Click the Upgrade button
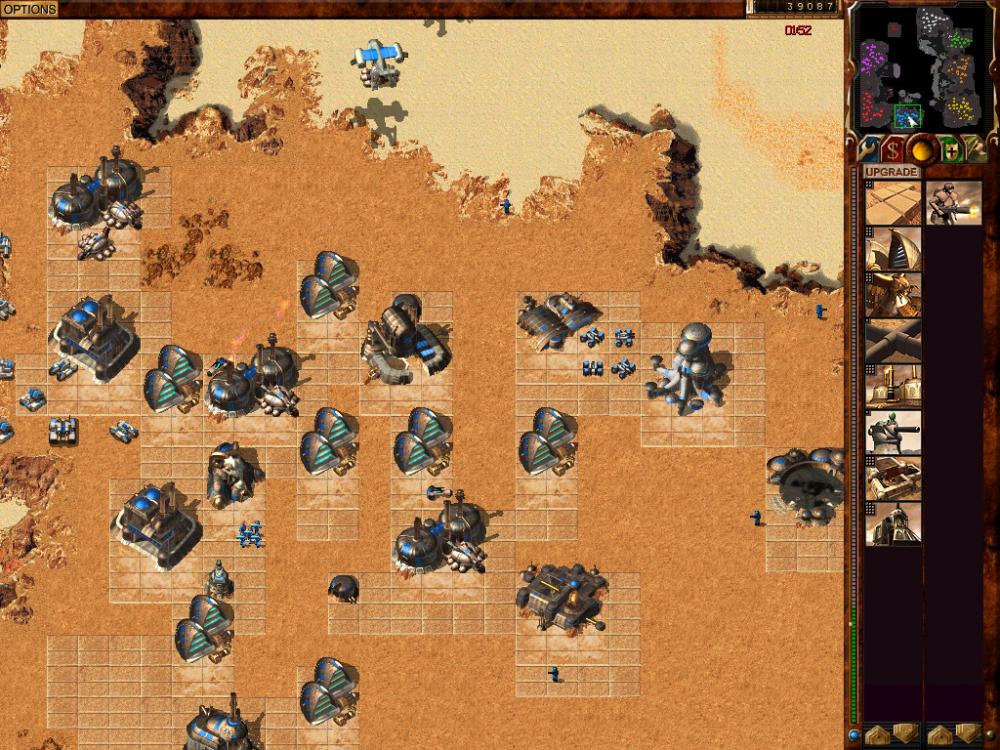1000x750 pixels. point(891,172)
